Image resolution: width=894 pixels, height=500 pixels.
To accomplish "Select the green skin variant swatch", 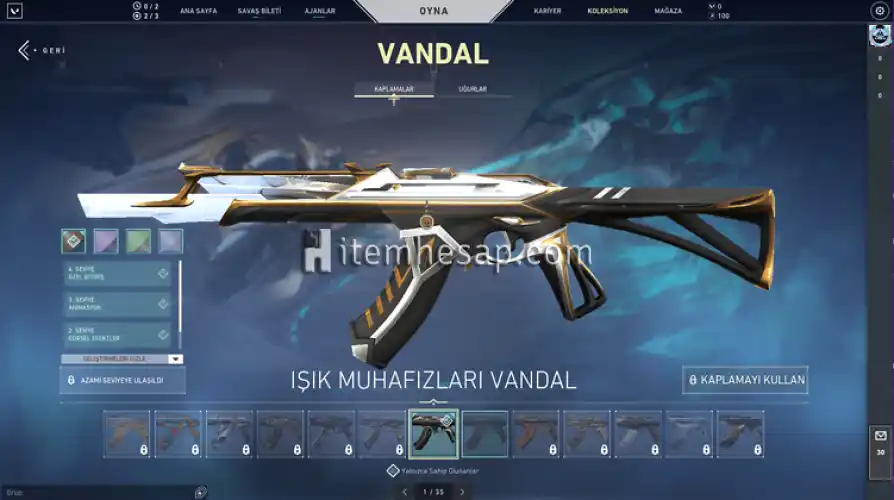I will (x=138, y=241).
